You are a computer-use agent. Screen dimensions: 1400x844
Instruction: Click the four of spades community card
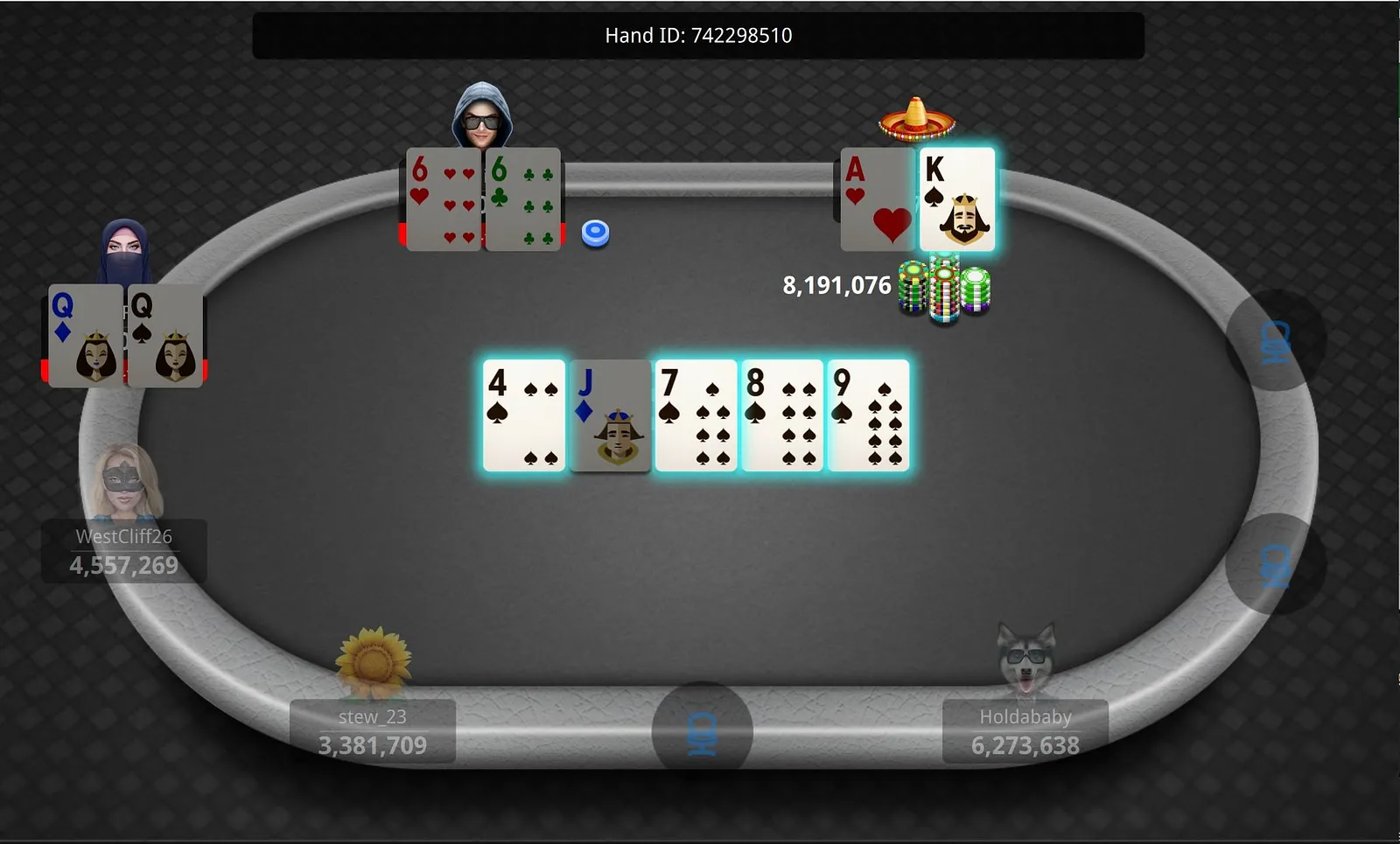(524, 416)
